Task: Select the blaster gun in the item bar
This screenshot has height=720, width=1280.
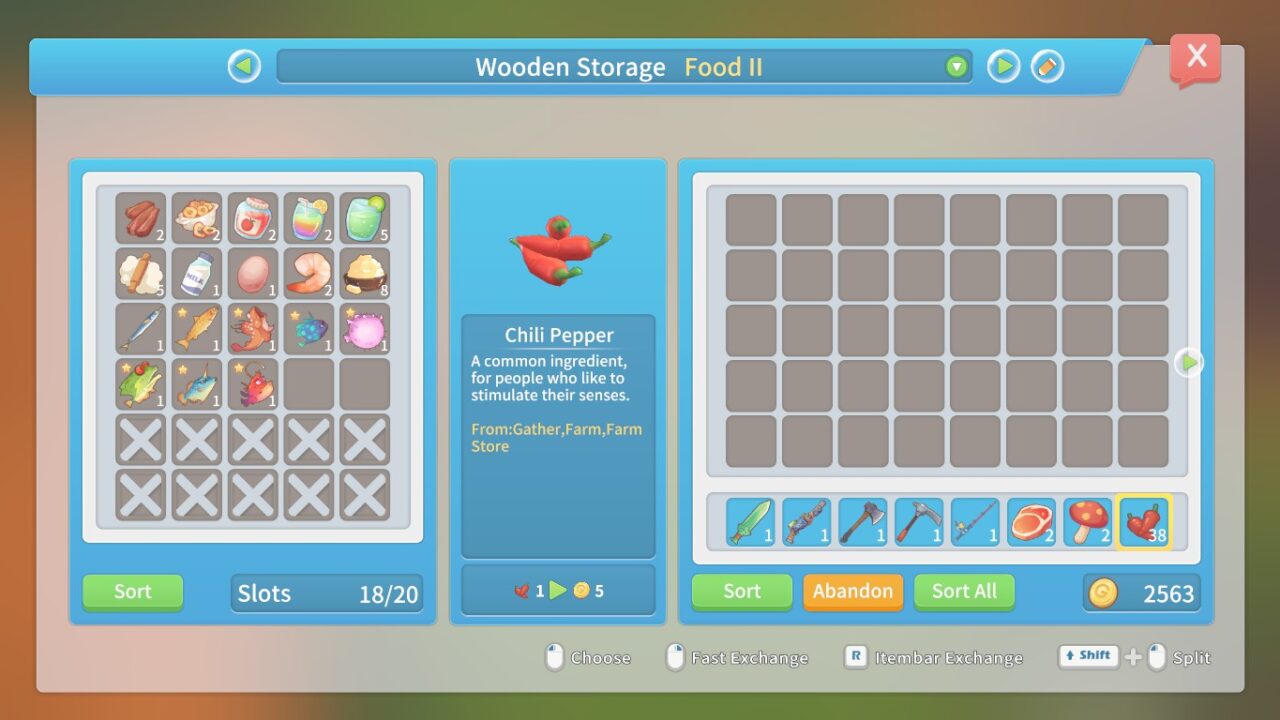Action: click(x=806, y=521)
